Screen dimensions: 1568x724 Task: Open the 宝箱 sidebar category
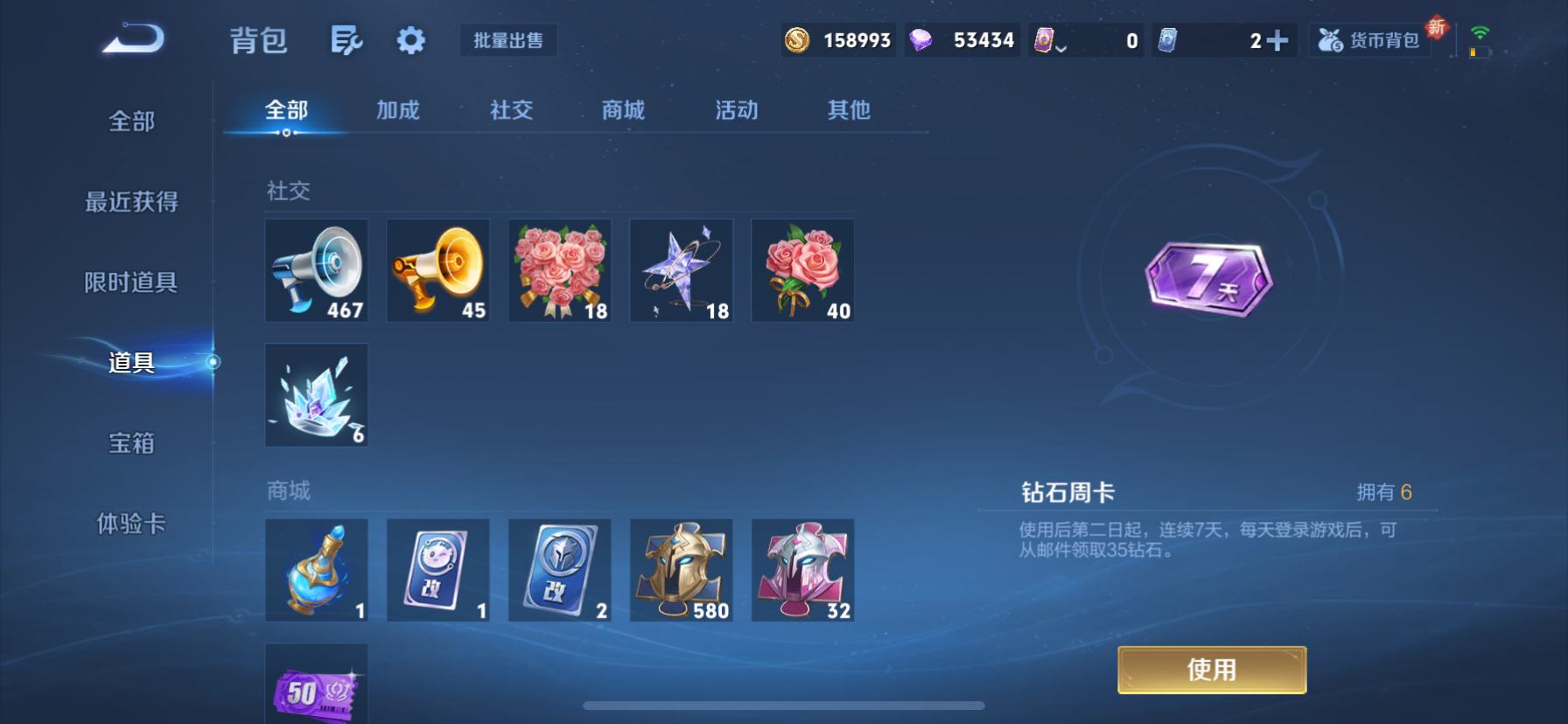[x=131, y=443]
